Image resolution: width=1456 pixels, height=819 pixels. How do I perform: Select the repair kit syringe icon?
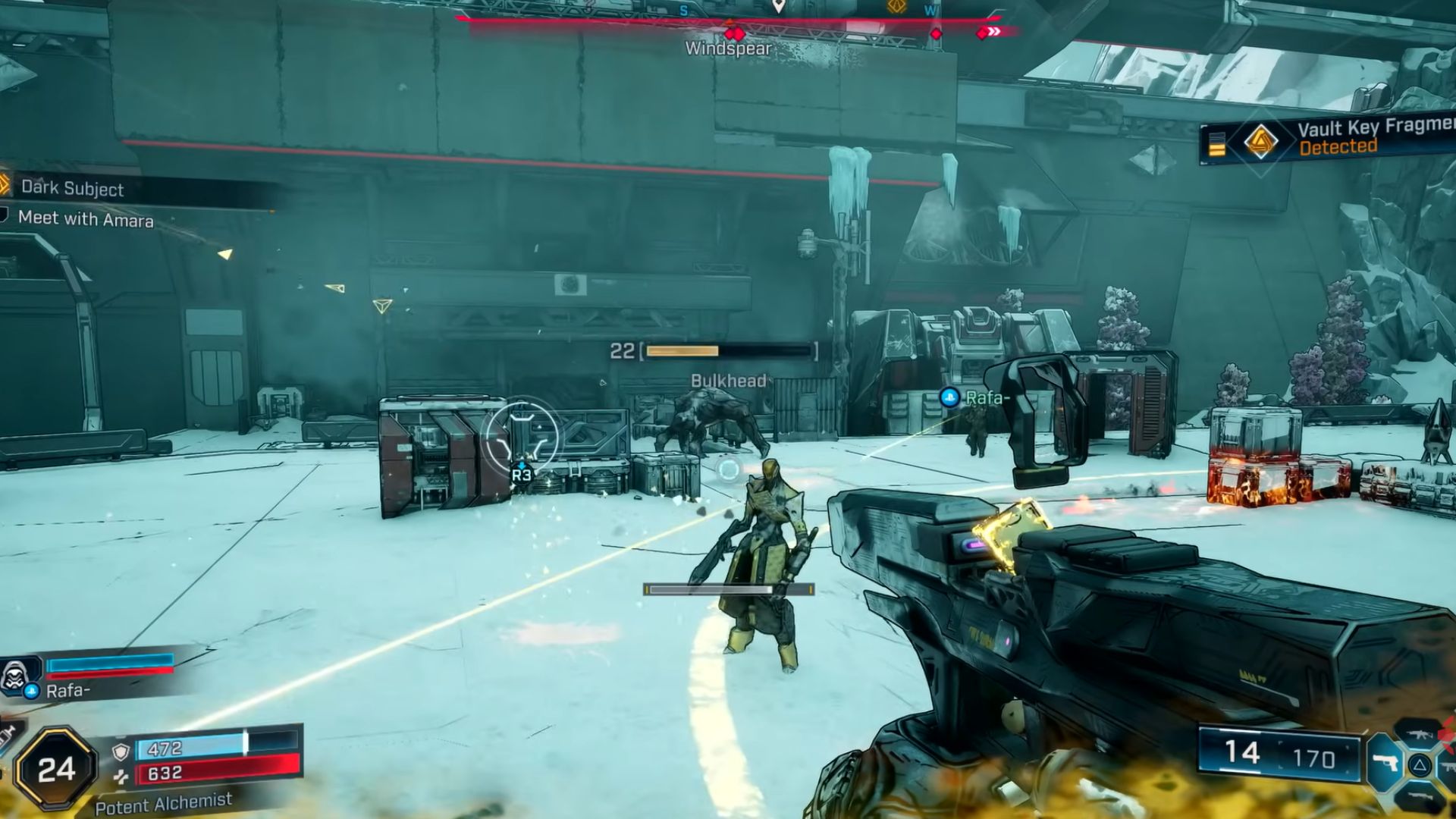(x=9, y=734)
